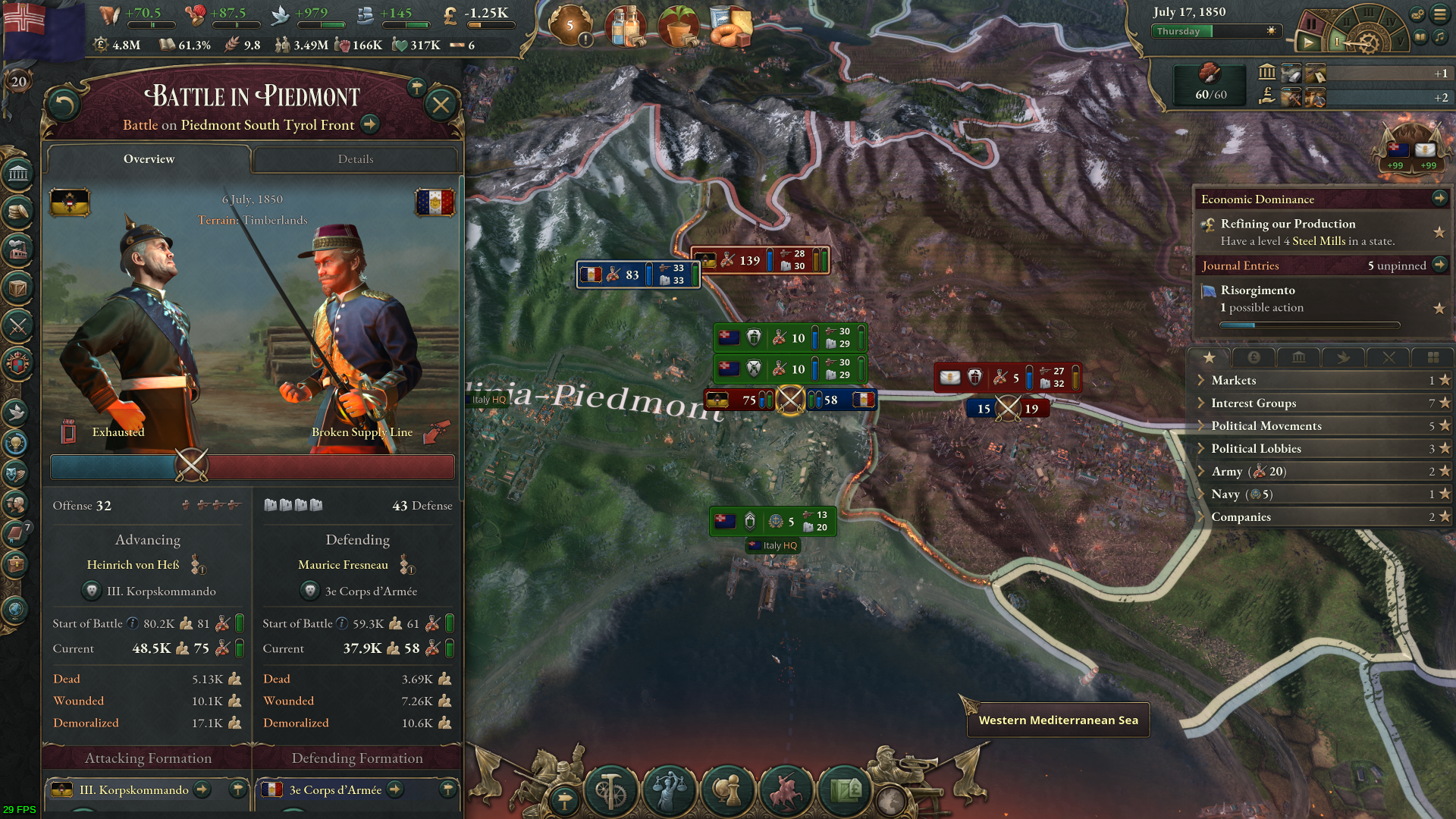Screen dimensions: 1456x819
Task: Switch to the Details tab
Action: coord(356,159)
